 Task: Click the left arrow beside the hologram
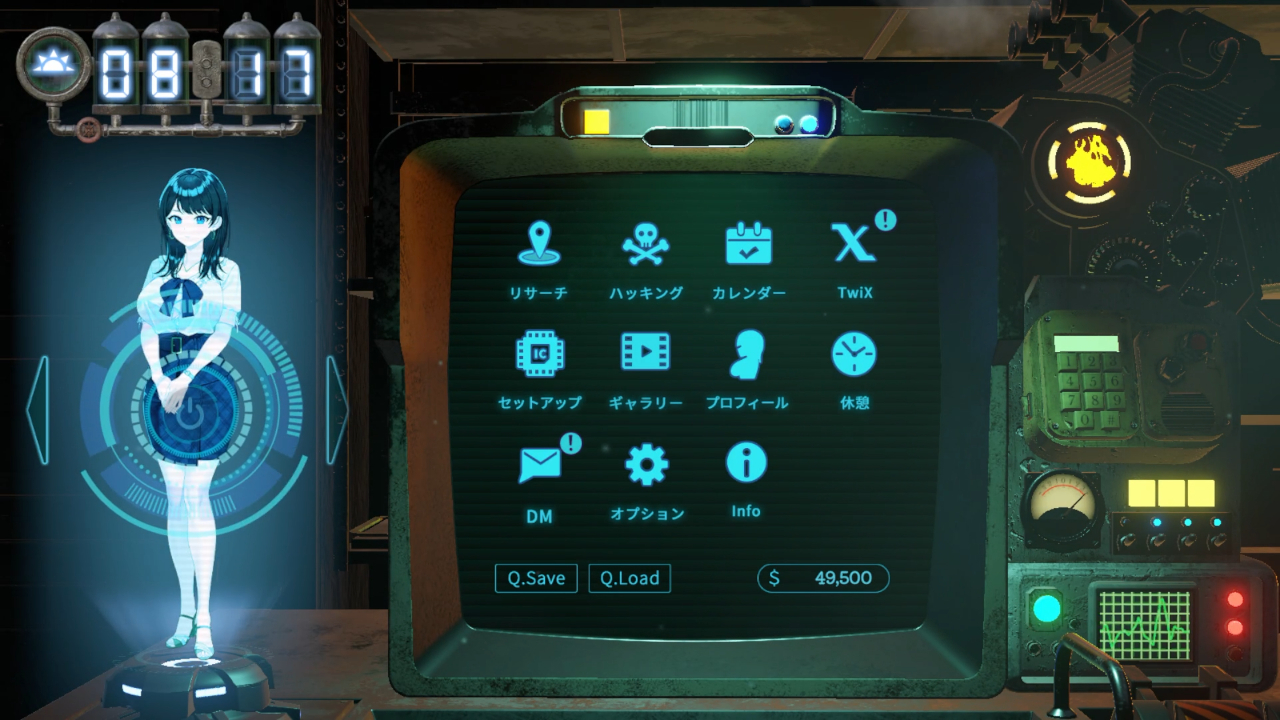click(37, 410)
